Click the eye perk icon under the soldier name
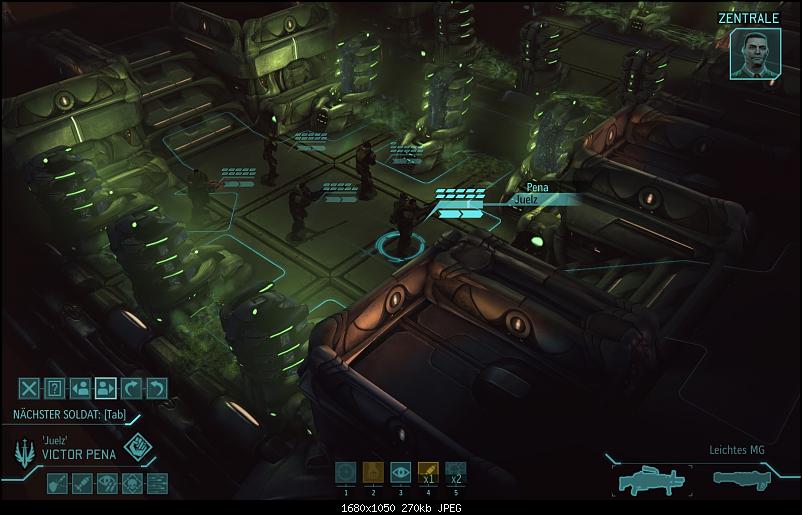The width and height of the screenshot is (802, 515). click(x=107, y=484)
